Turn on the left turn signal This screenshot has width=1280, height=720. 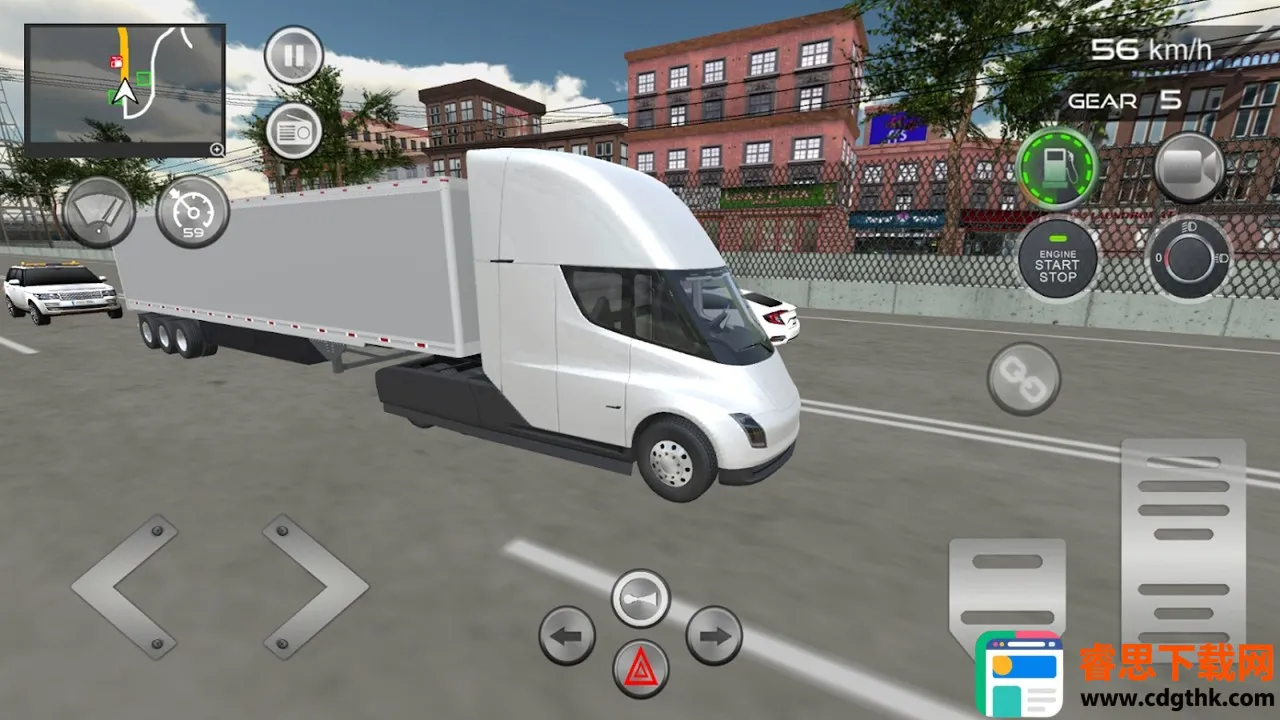click(567, 635)
